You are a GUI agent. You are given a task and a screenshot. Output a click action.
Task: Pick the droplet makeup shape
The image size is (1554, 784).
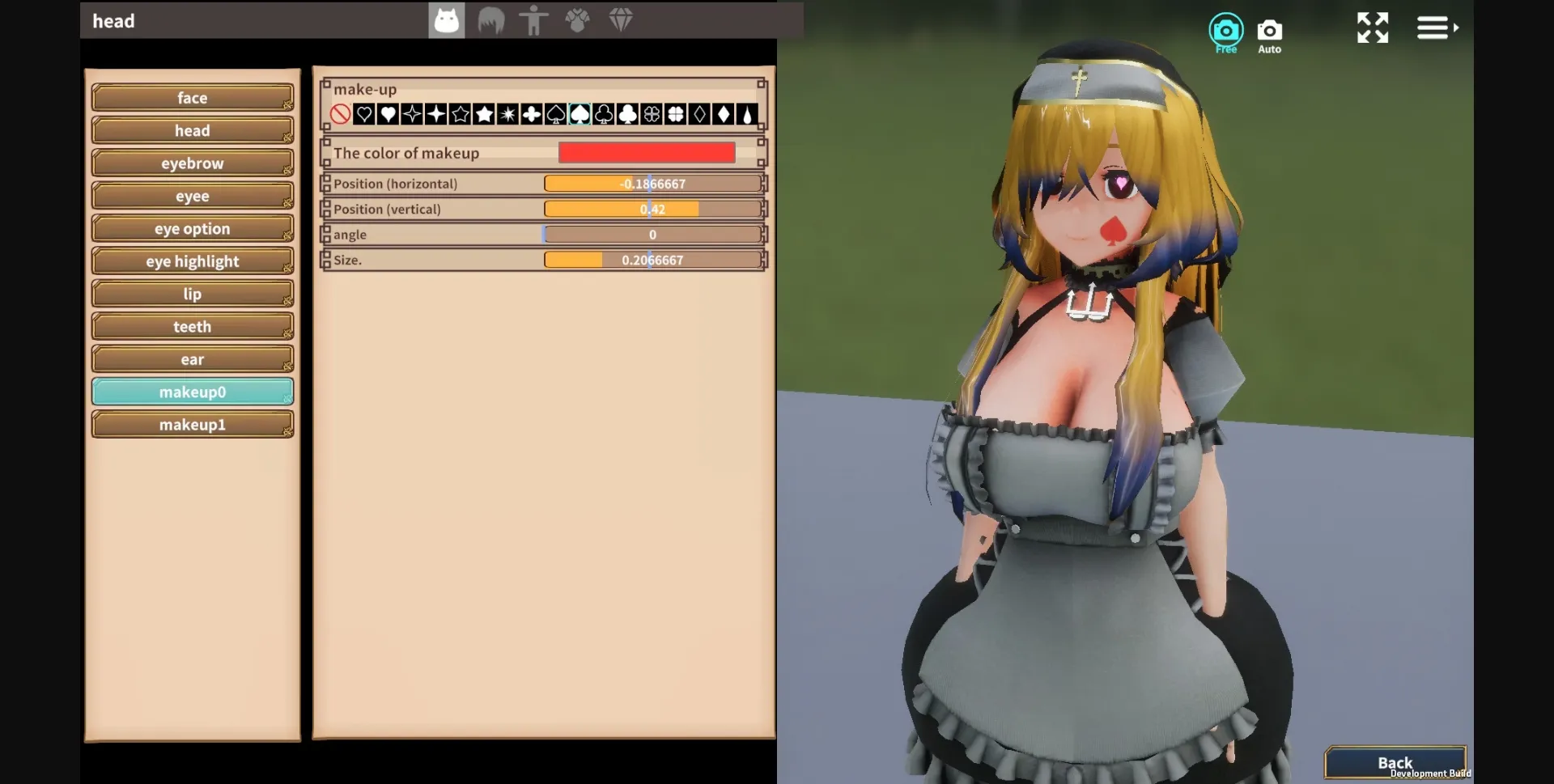748,114
